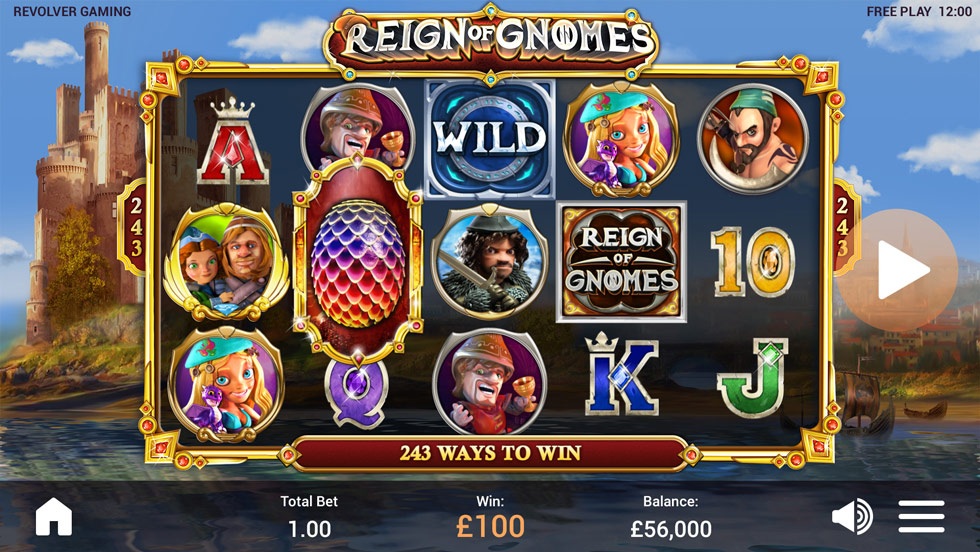This screenshot has width=980, height=552.
Task: Return to the home screen
Action: tap(54, 516)
